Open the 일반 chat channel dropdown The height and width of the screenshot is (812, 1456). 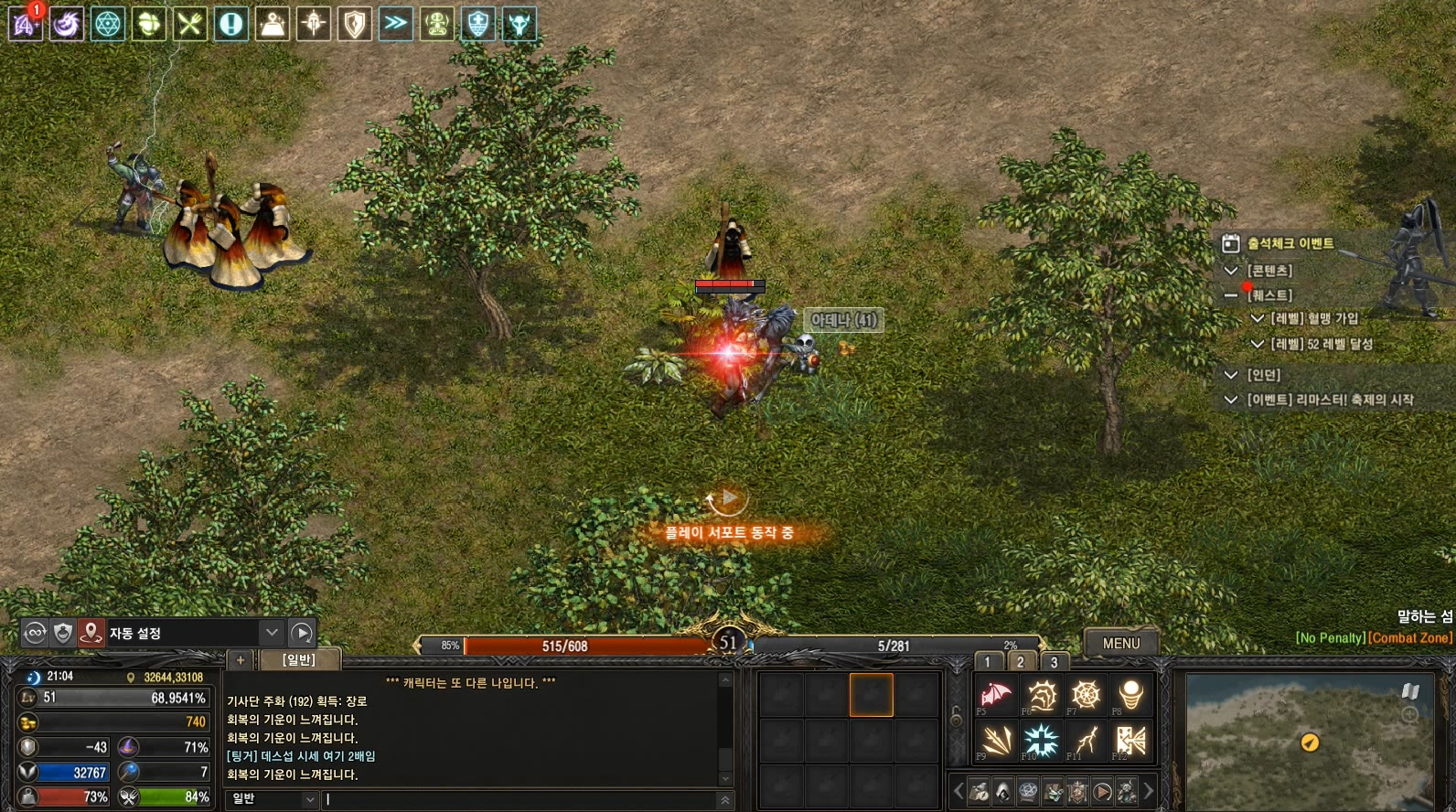[x=310, y=799]
